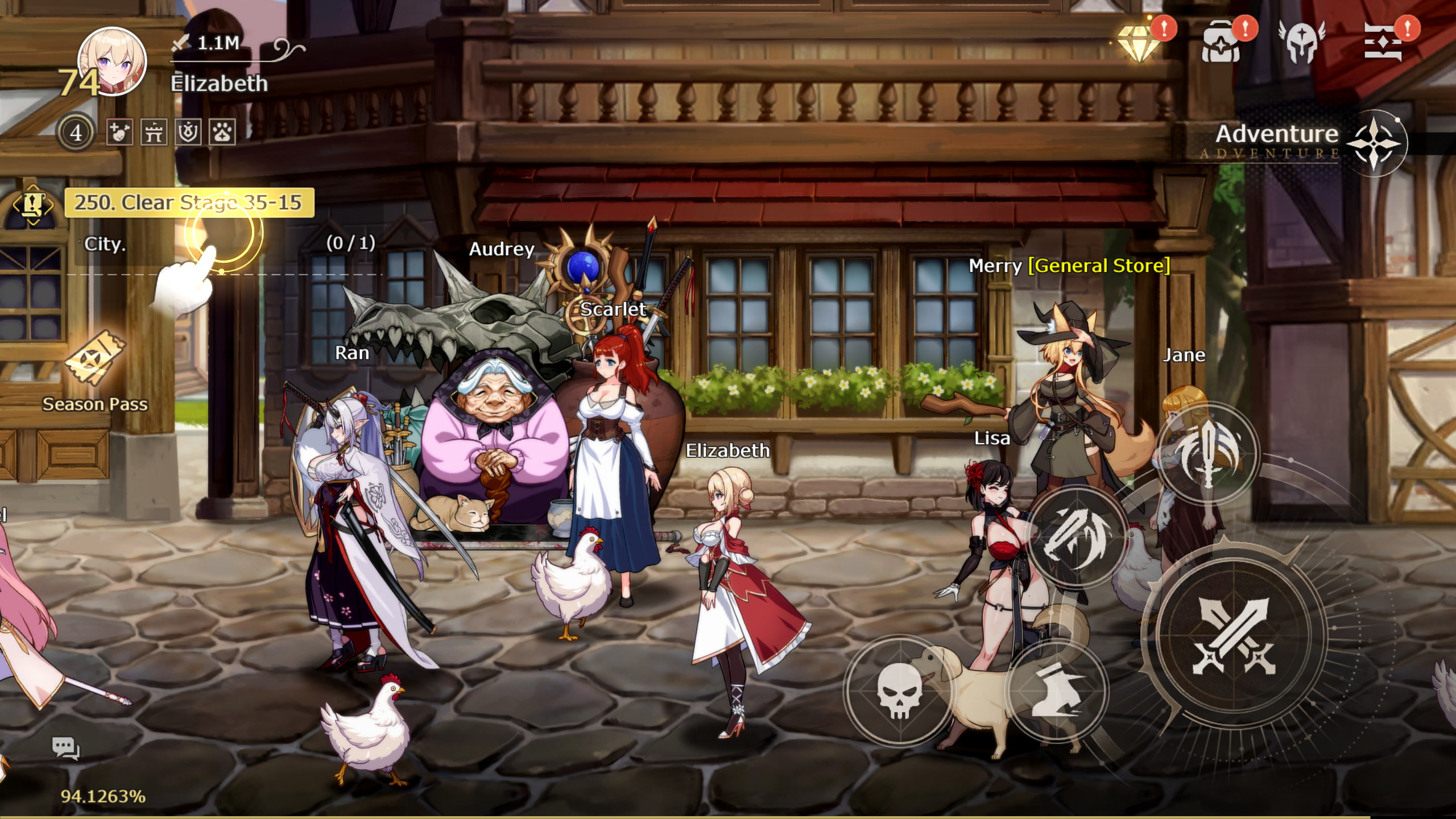This screenshot has height=819, width=1456.
Task: Click the sparkling paw icon below the portrait
Action: coord(223,133)
